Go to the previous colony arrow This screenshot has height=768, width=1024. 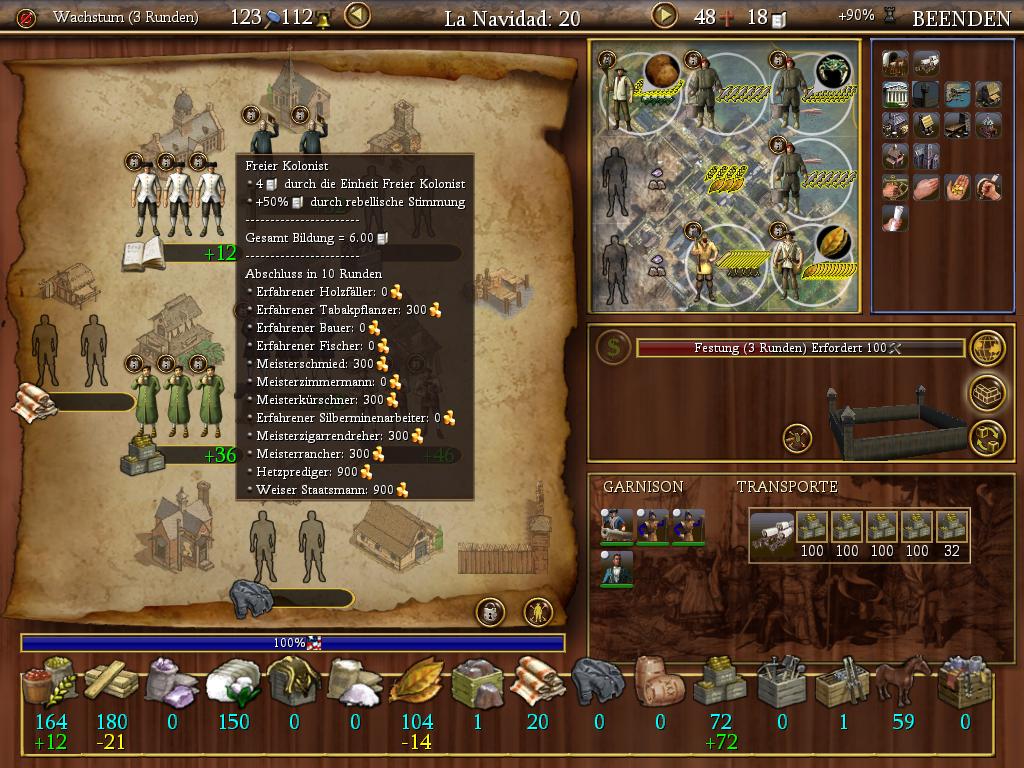pyautogui.click(x=357, y=16)
